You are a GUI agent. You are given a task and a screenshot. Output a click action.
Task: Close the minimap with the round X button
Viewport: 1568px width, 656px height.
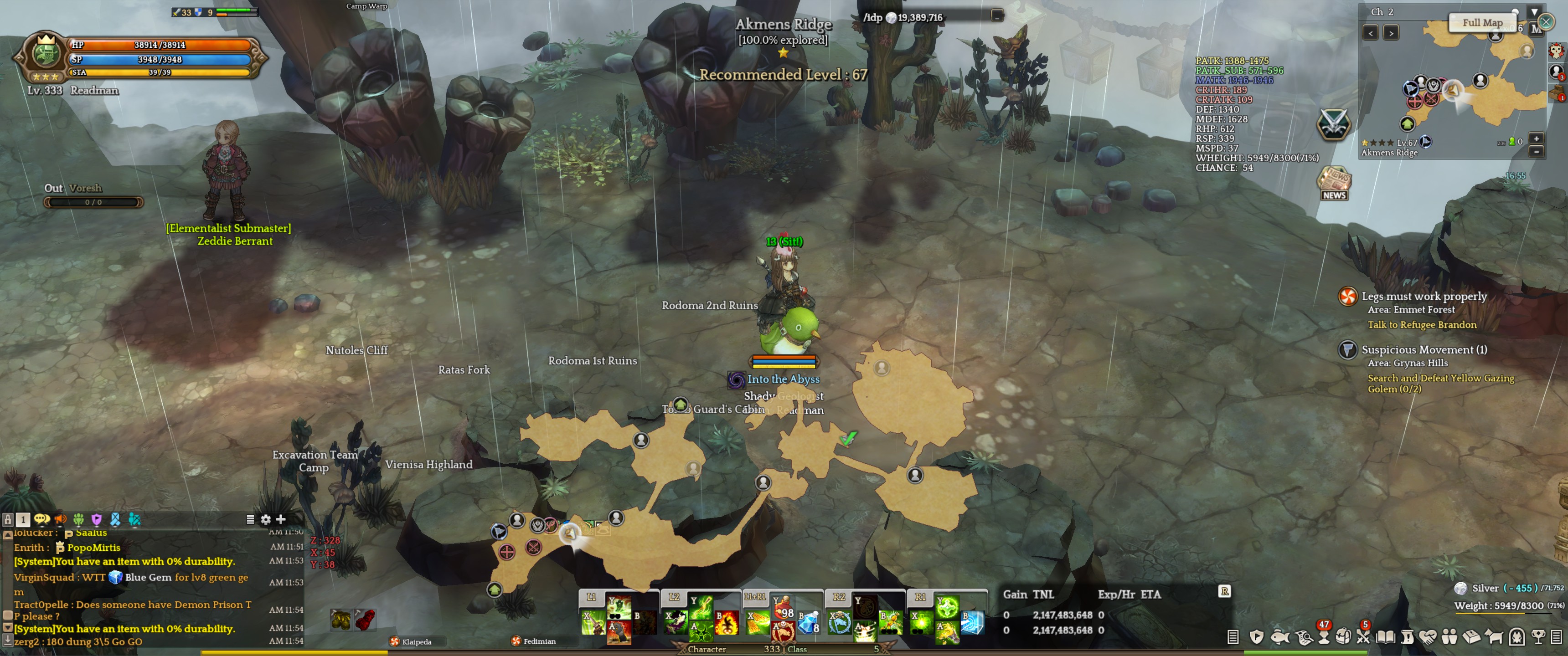[x=1546, y=22]
